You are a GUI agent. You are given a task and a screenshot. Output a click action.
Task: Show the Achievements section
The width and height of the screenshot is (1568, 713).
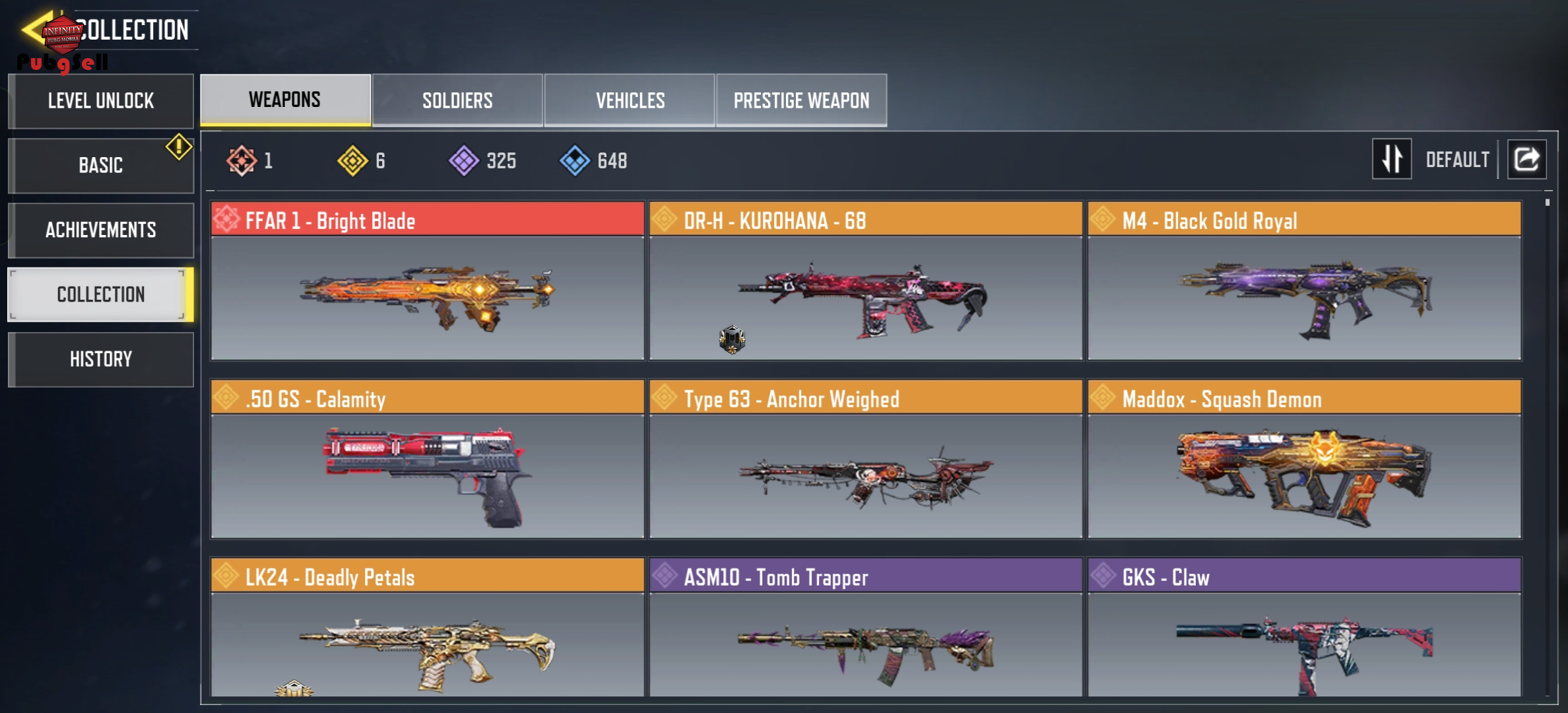(x=101, y=230)
